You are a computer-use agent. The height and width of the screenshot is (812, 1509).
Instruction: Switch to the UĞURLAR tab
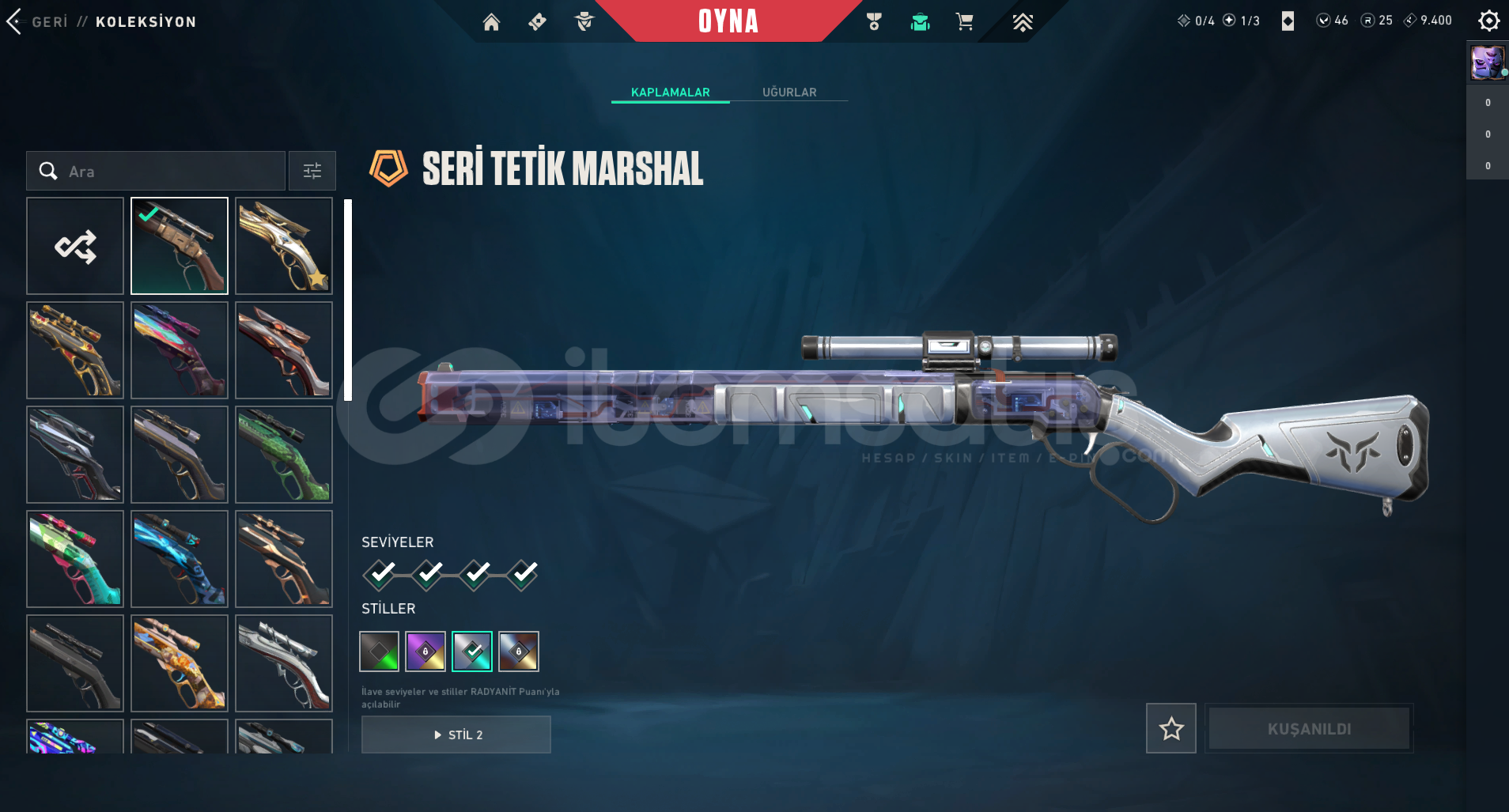pos(789,93)
